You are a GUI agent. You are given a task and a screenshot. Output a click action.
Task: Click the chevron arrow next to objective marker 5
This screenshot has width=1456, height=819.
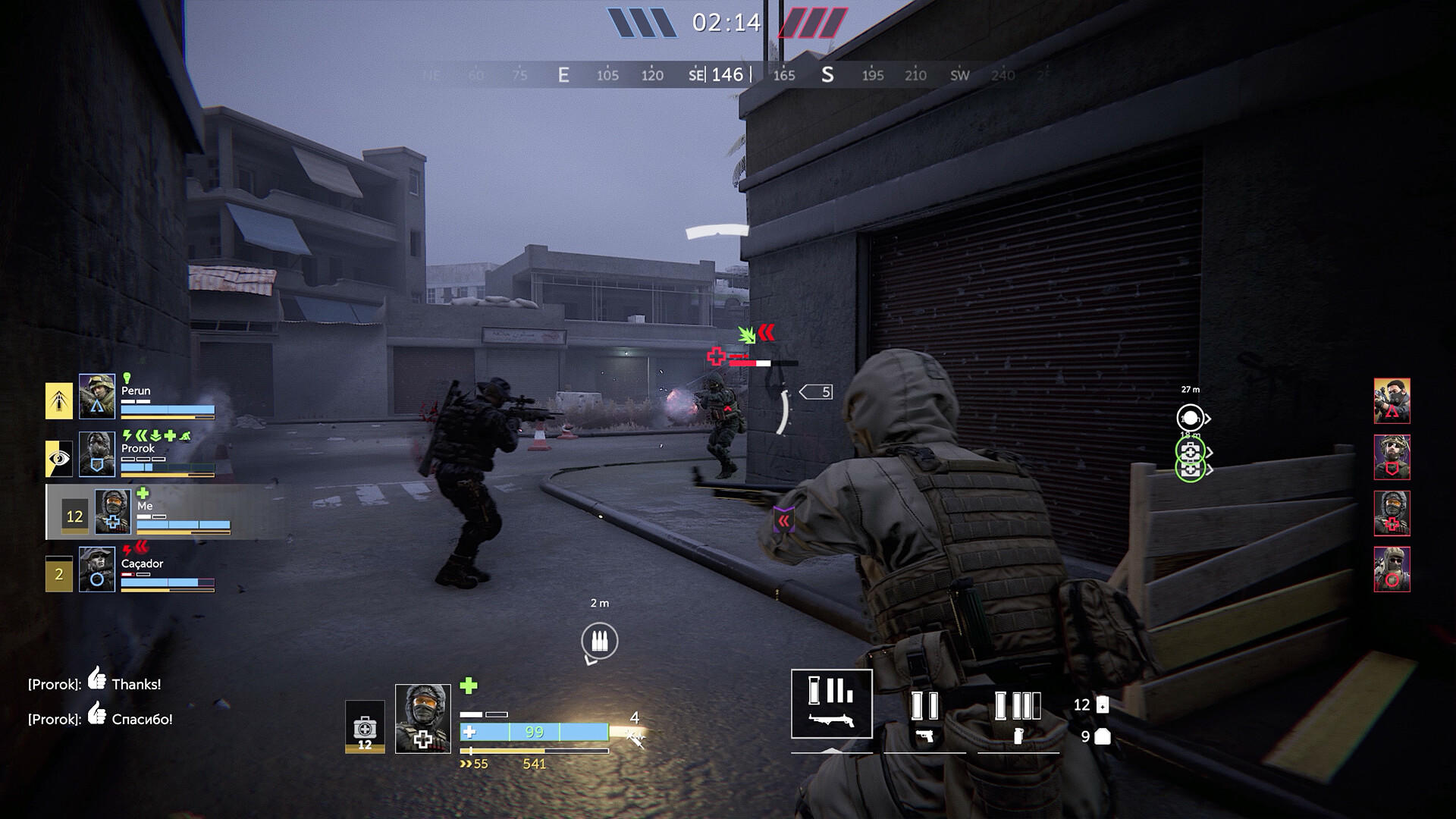pyautogui.click(x=802, y=391)
